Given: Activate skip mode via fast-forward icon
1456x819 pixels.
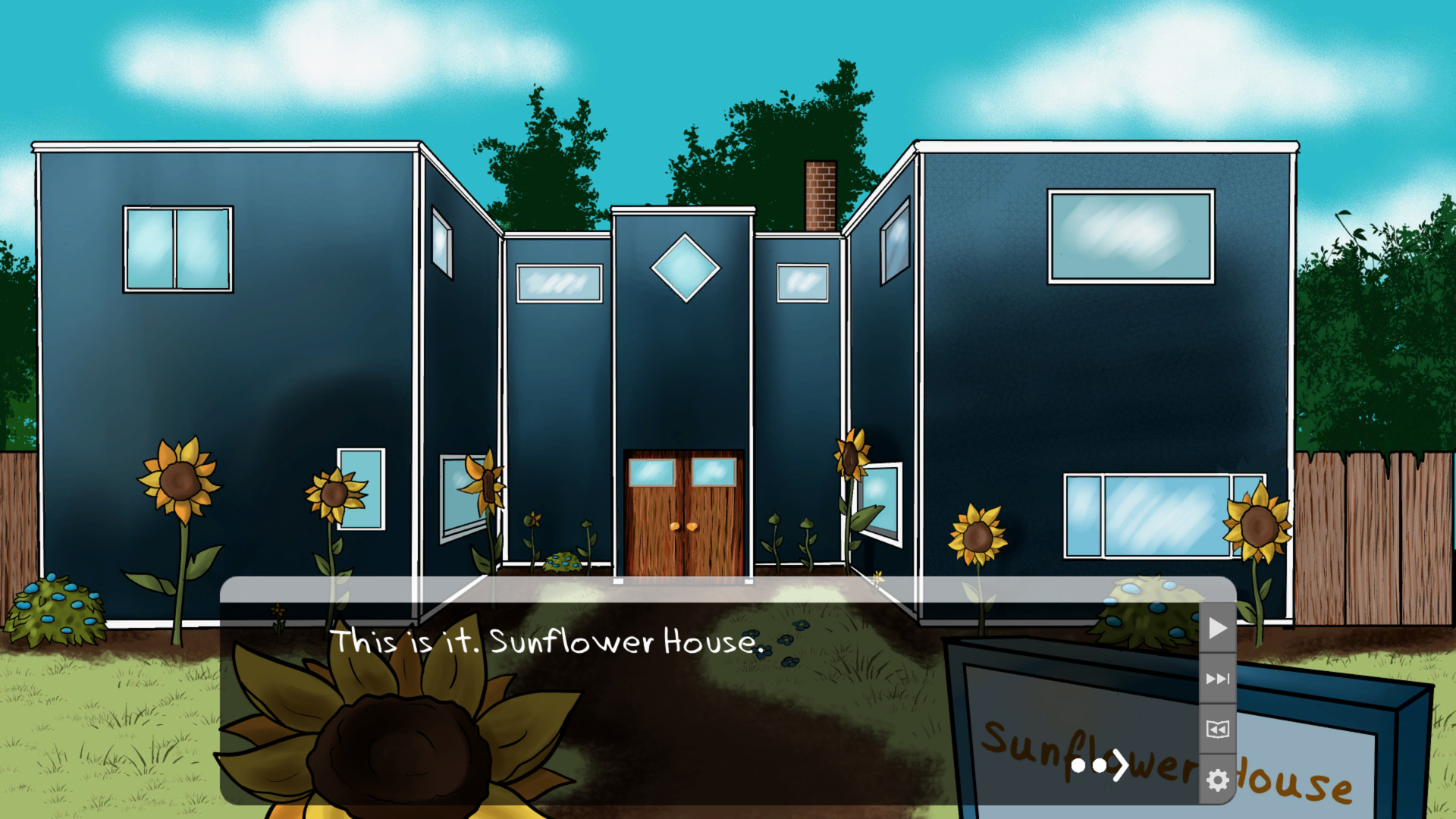Looking at the screenshot, I should tap(1216, 679).
